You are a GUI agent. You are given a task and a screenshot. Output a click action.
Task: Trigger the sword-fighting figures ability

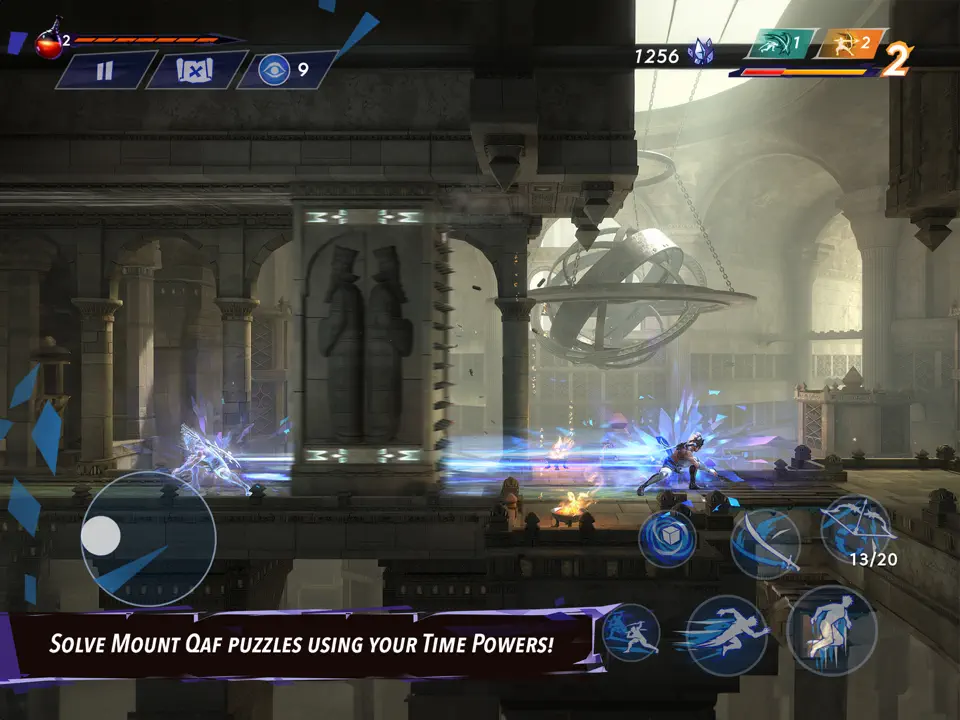pos(630,634)
